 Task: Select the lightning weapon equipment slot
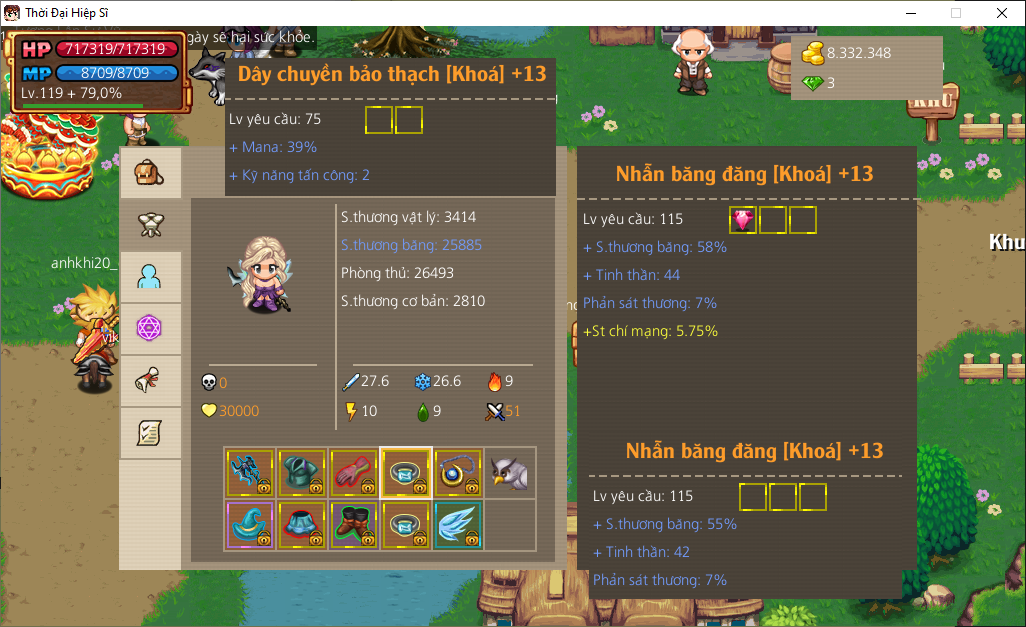click(x=250, y=473)
